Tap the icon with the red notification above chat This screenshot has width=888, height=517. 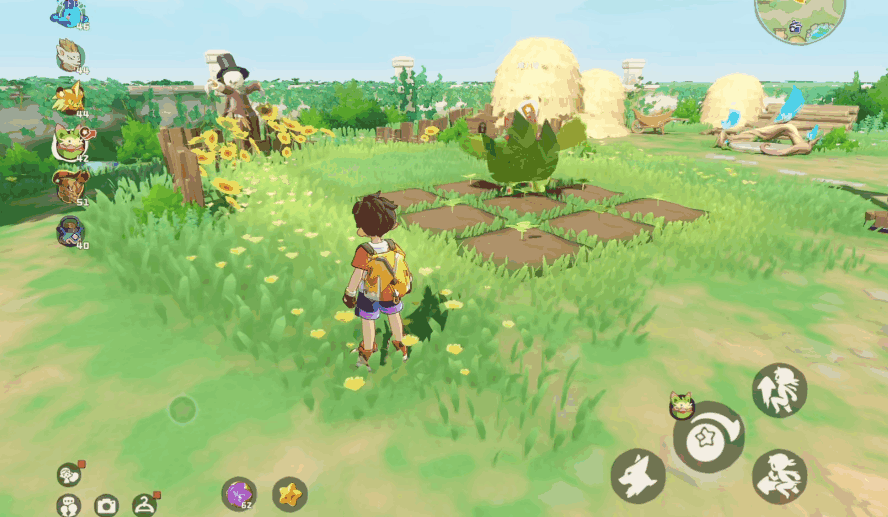click(69, 473)
